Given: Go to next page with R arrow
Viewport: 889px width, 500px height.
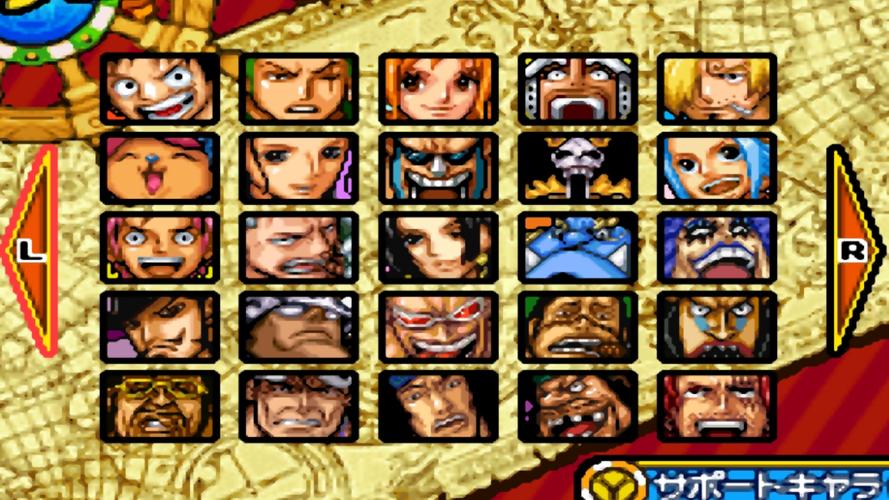Looking at the screenshot, I should click(853, 250).
